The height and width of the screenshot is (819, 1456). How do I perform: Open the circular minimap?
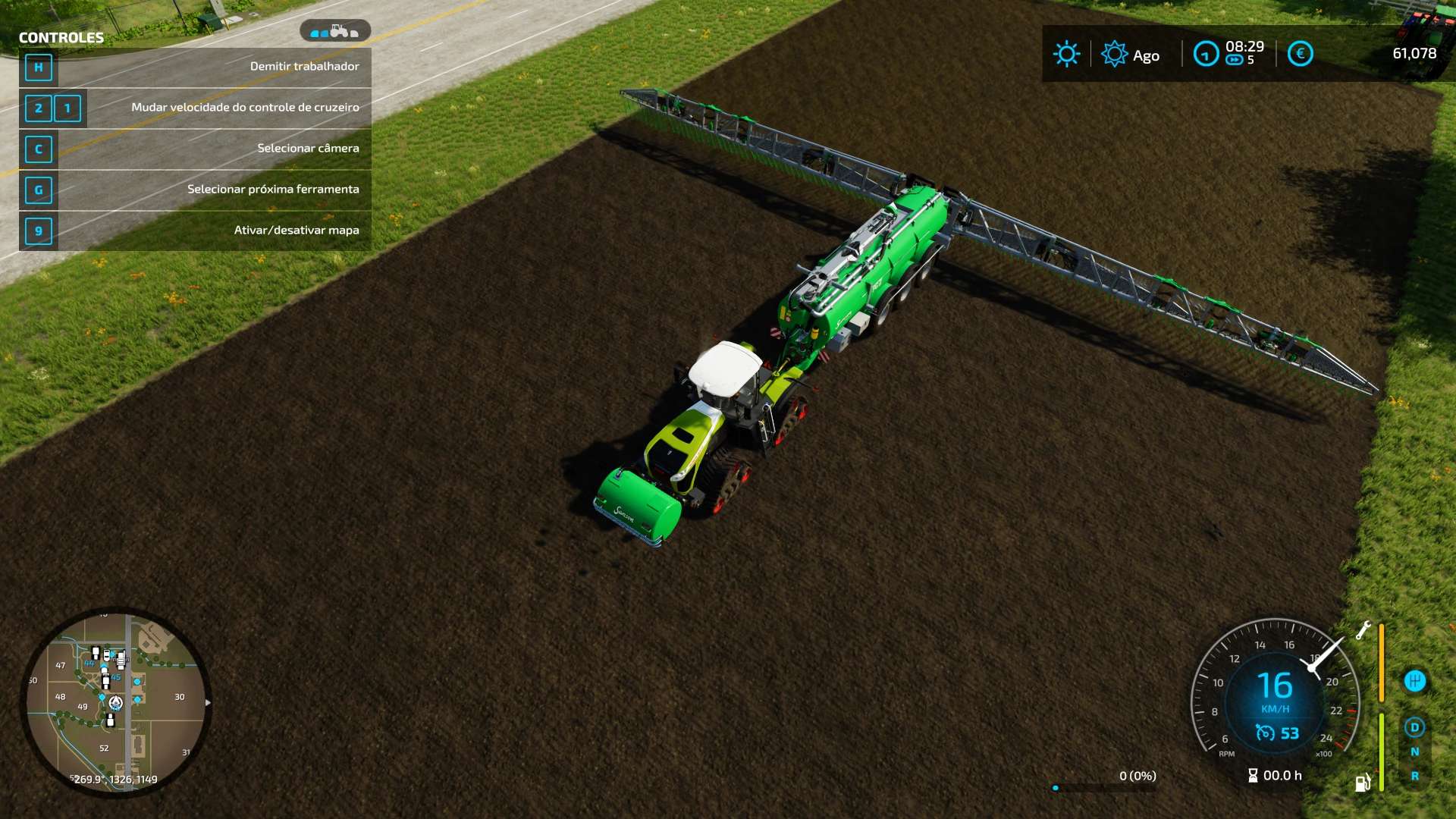click(x=115, y=702)
